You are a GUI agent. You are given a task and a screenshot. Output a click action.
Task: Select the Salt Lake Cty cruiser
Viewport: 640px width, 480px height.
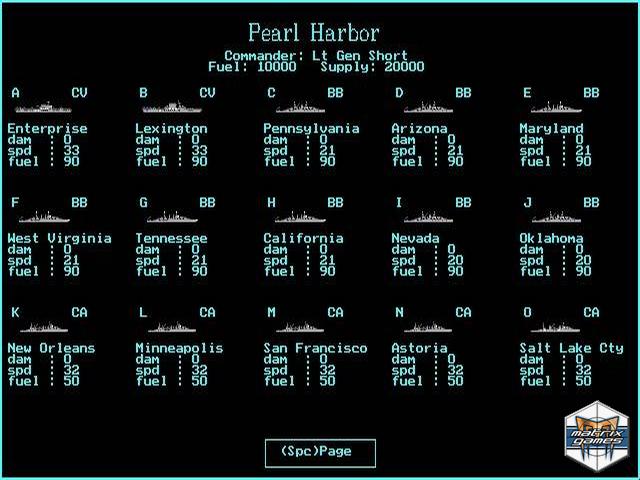coord(571,348)
